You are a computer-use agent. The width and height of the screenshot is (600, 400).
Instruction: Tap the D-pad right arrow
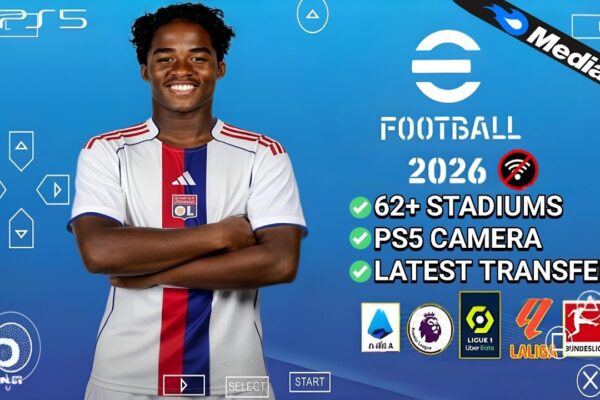[53, 189]
